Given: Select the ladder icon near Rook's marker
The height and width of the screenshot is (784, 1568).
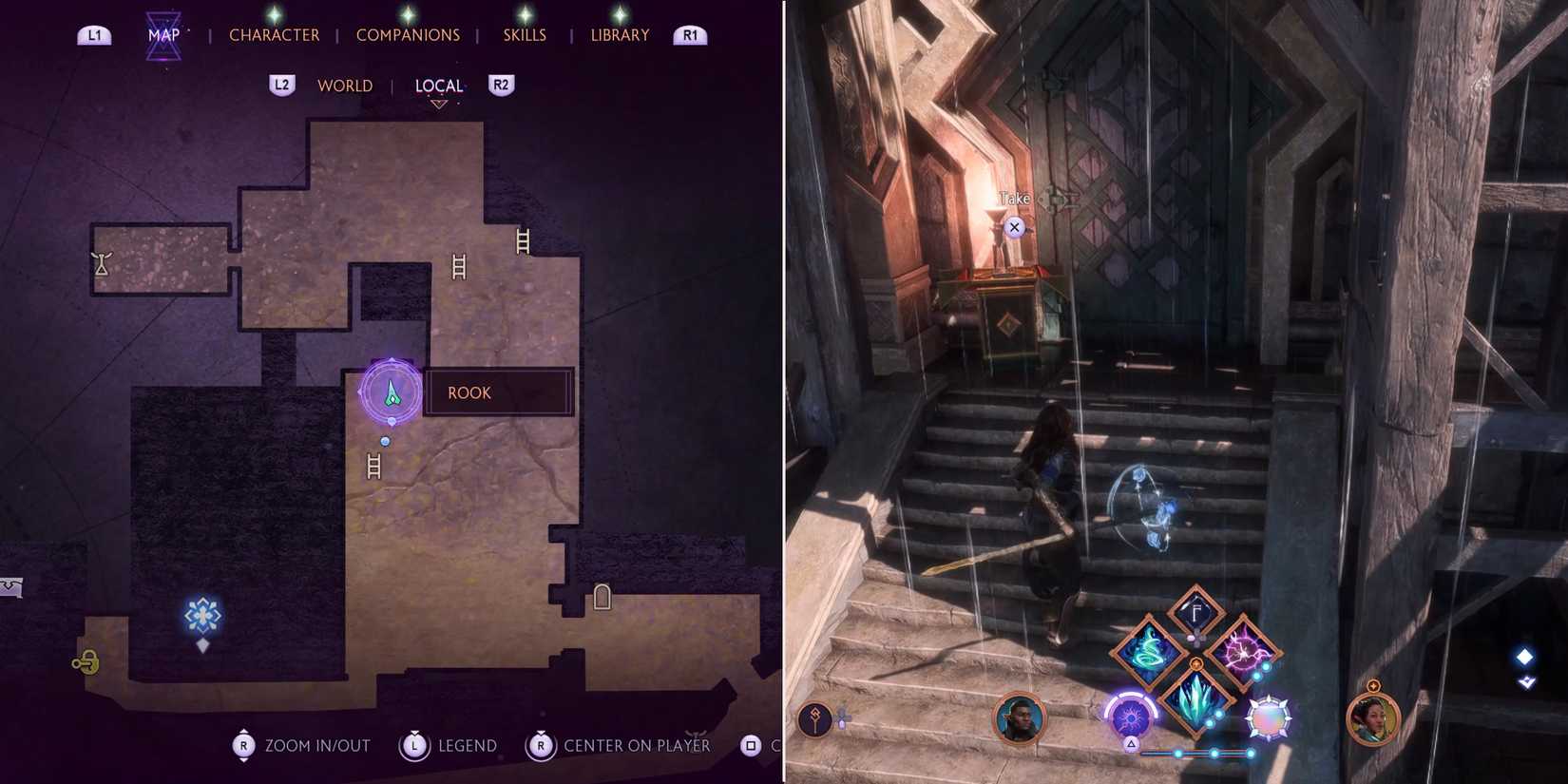Looking at the screenshot, I should 373,464.
